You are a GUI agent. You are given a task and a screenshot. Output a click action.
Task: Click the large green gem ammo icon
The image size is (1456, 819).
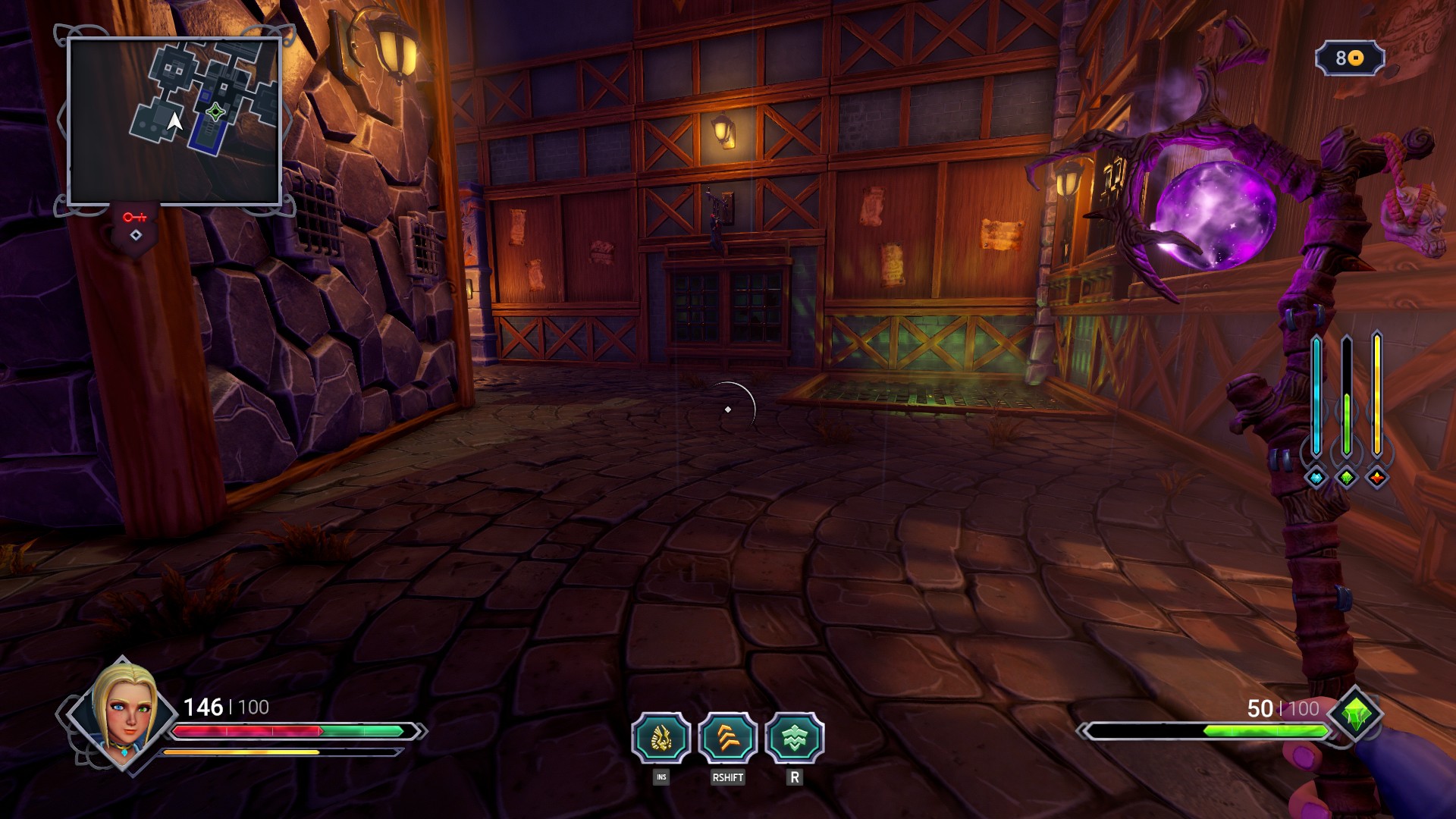[x=1356, y=714]
